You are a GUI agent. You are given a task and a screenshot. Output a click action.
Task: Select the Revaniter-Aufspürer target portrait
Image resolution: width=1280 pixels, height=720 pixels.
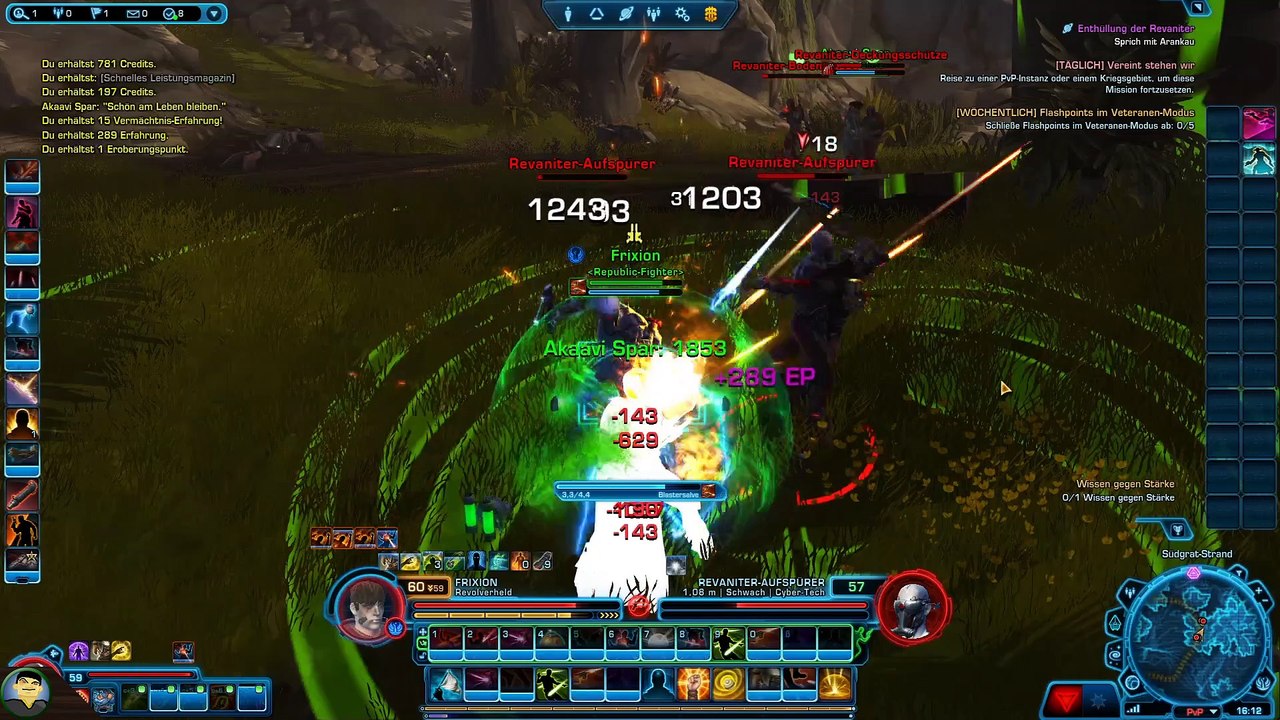(912, 606)
